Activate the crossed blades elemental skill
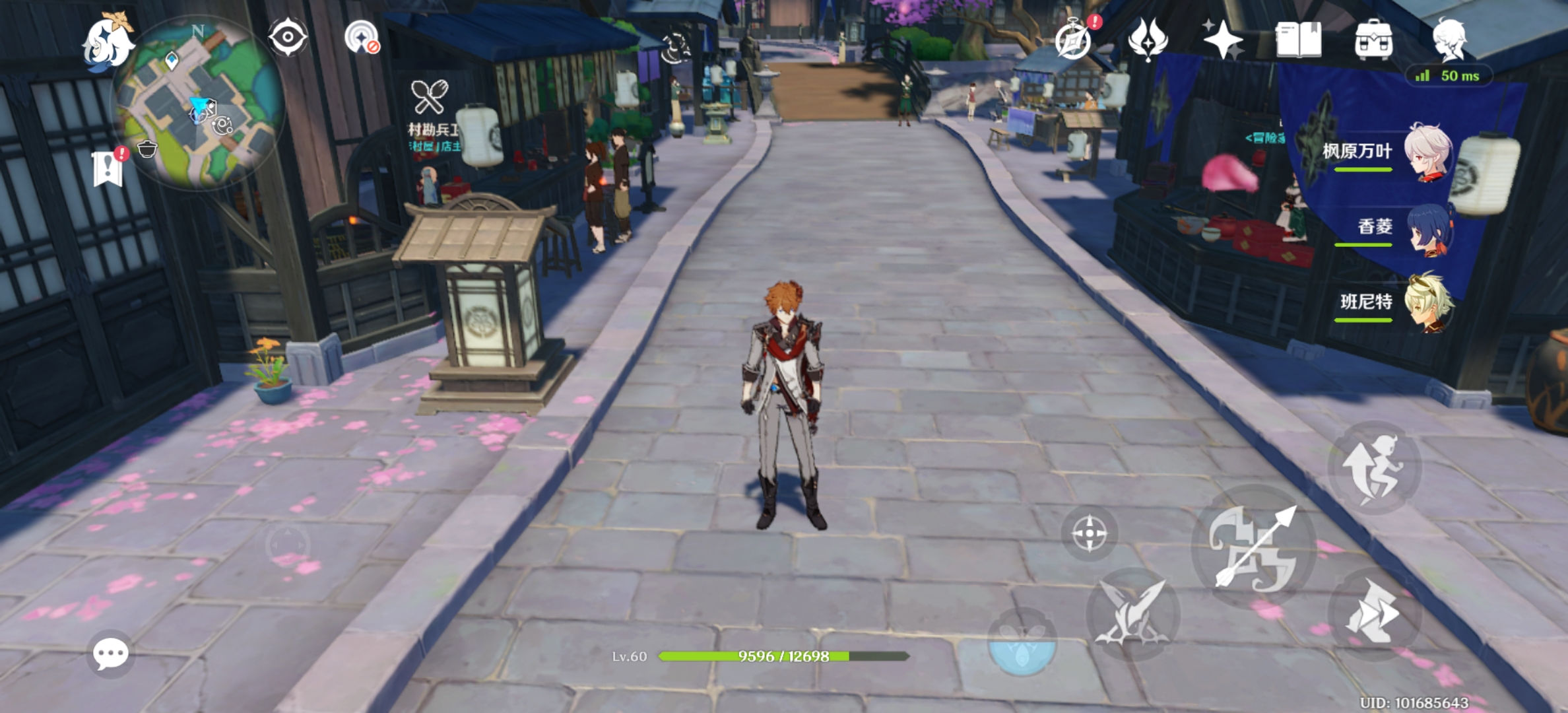The width and height of the screenshot is (1568, 713). click(x=1132, y=614)
